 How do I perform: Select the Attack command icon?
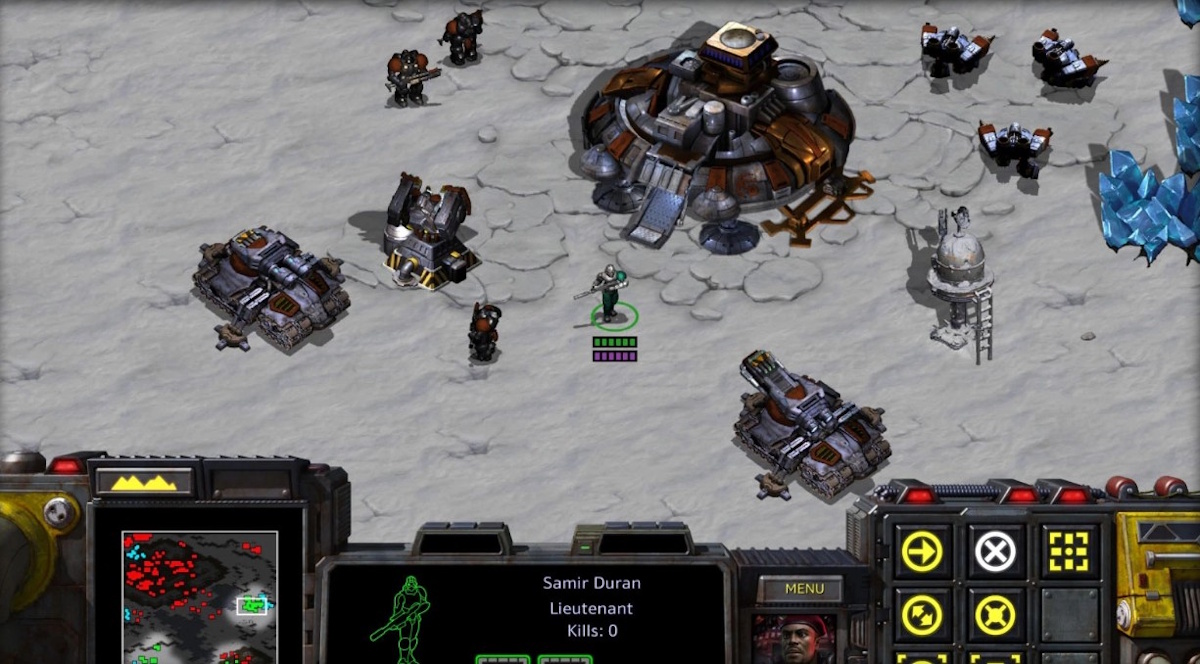coord(1068,551)
